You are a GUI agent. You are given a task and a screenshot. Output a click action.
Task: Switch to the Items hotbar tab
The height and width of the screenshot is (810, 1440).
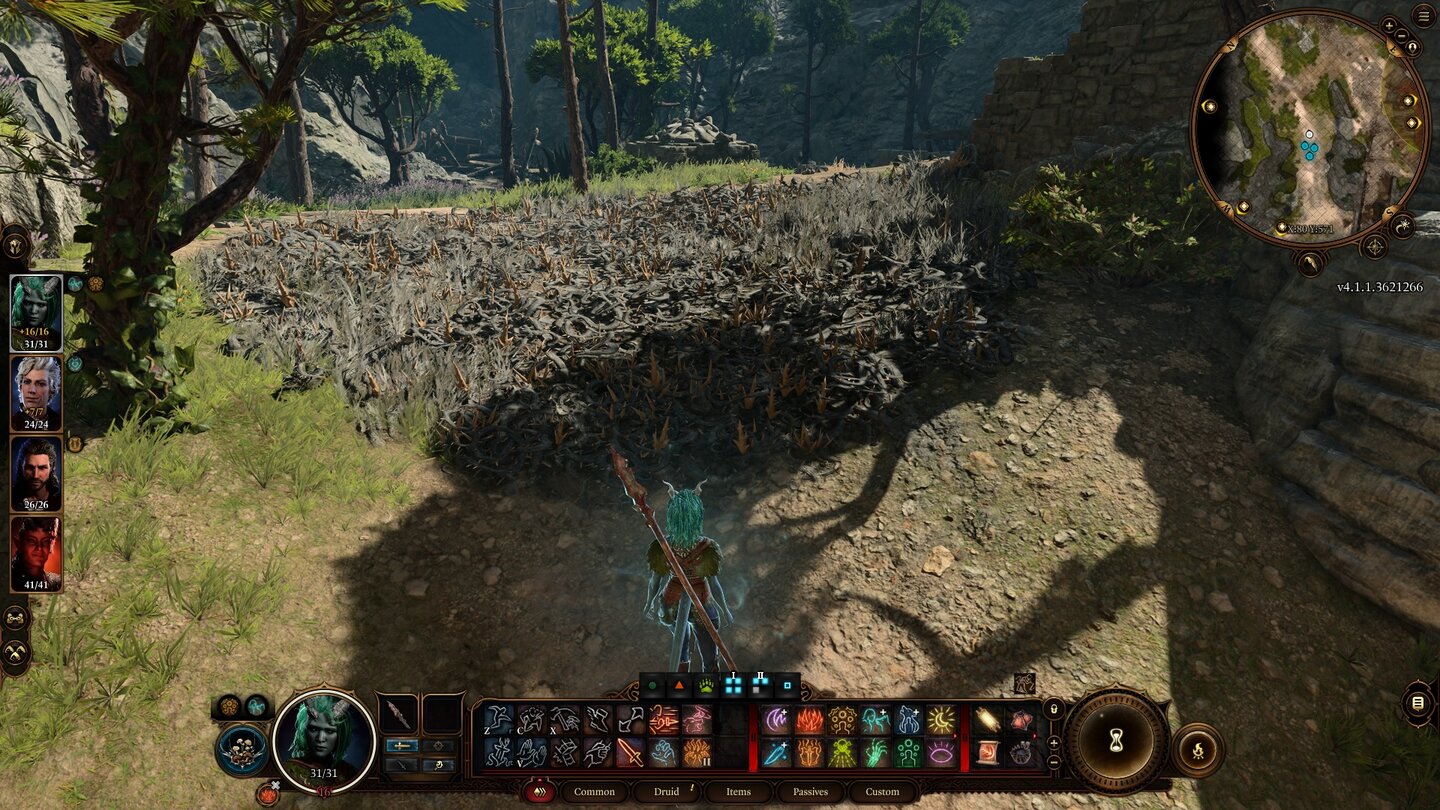[x=738, y=792]
